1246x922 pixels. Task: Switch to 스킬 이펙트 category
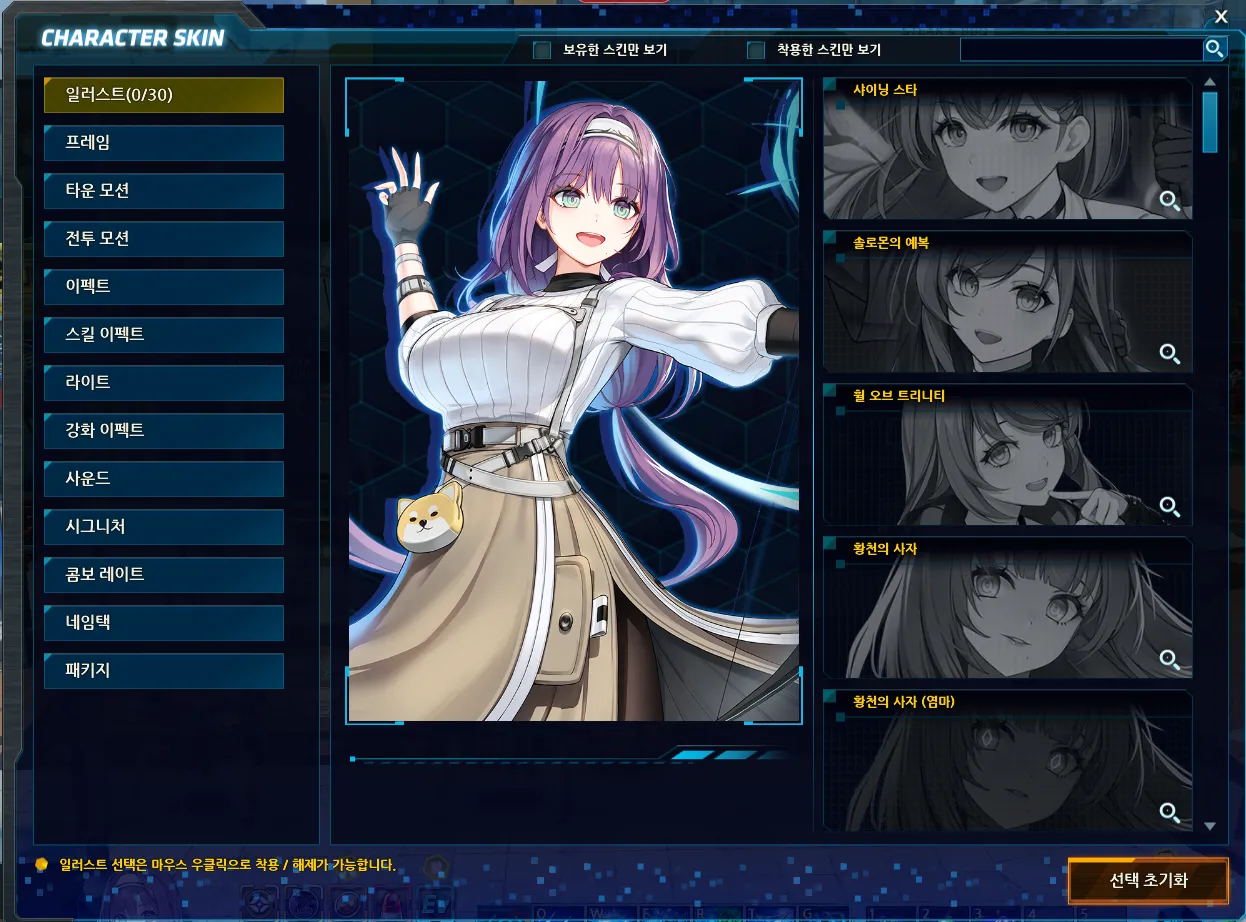click(164, 335)
